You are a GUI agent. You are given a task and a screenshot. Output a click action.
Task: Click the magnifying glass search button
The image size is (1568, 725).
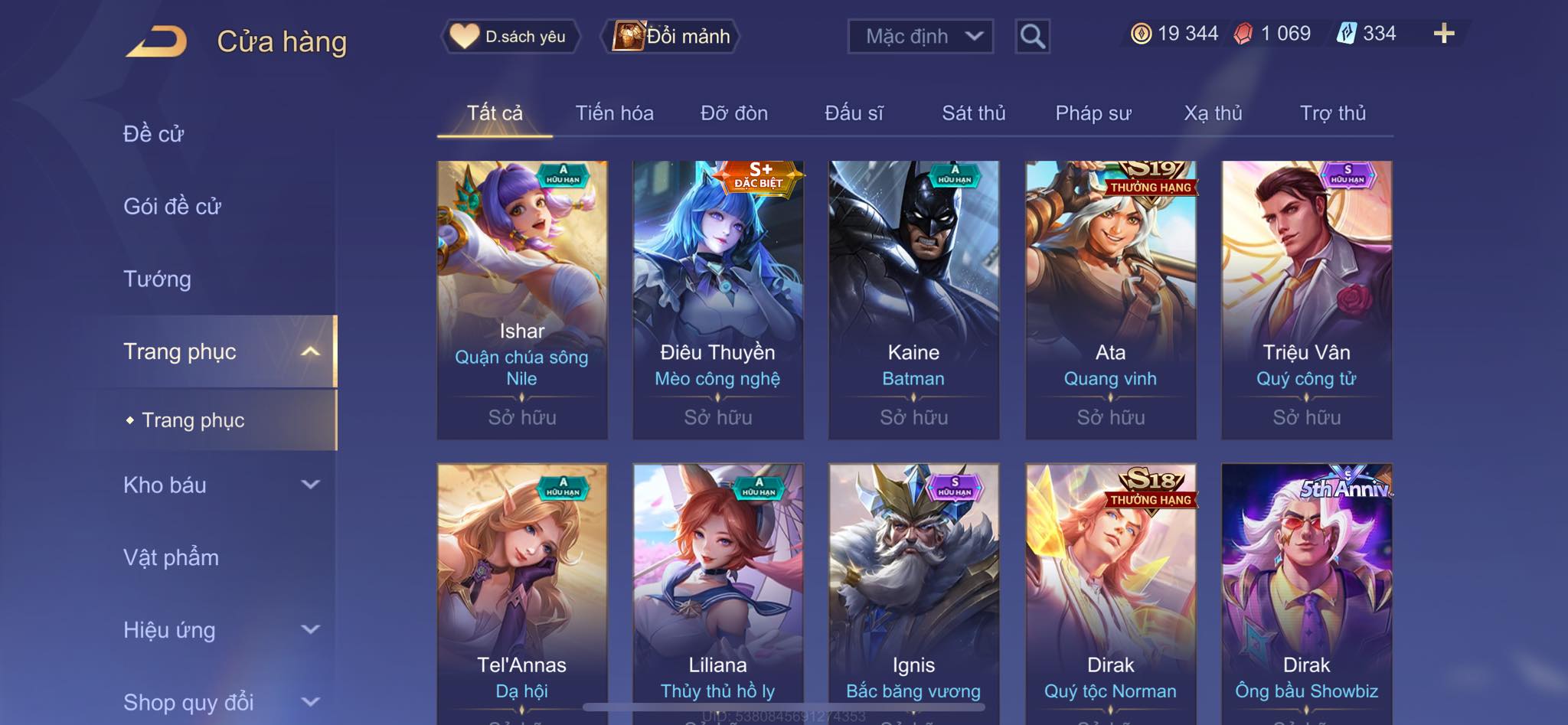point(1032,36)
